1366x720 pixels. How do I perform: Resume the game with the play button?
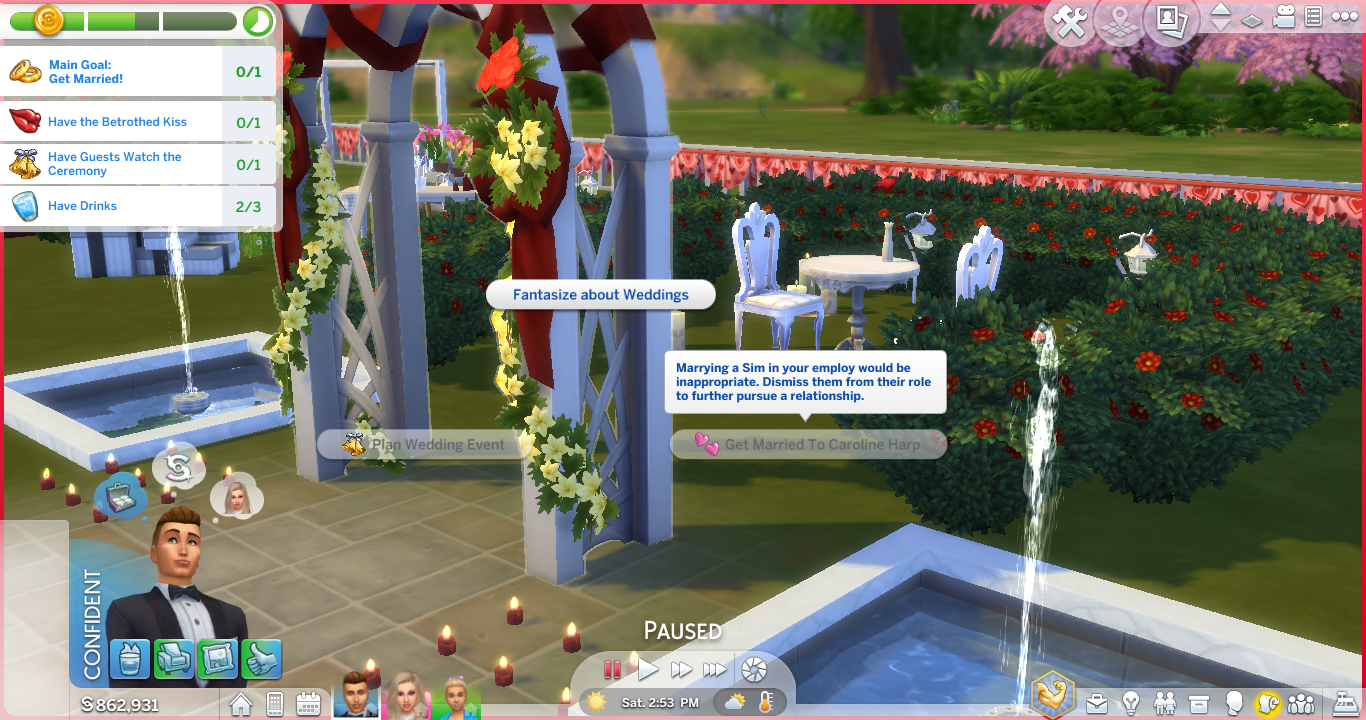[648, 671]
